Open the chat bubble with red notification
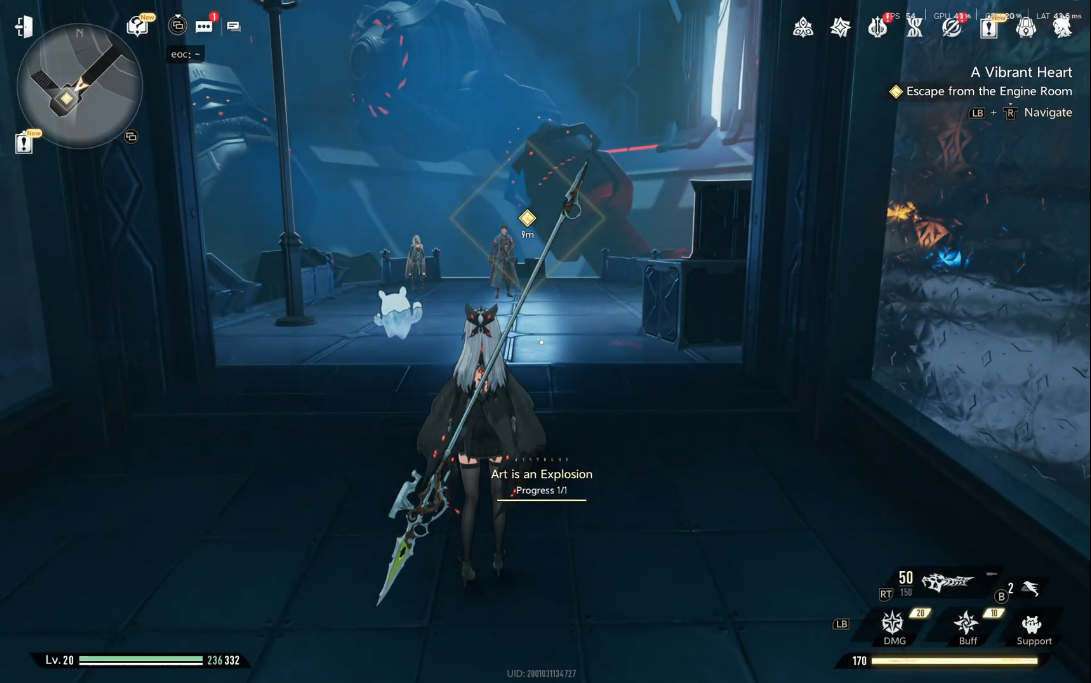 (204, 26)
